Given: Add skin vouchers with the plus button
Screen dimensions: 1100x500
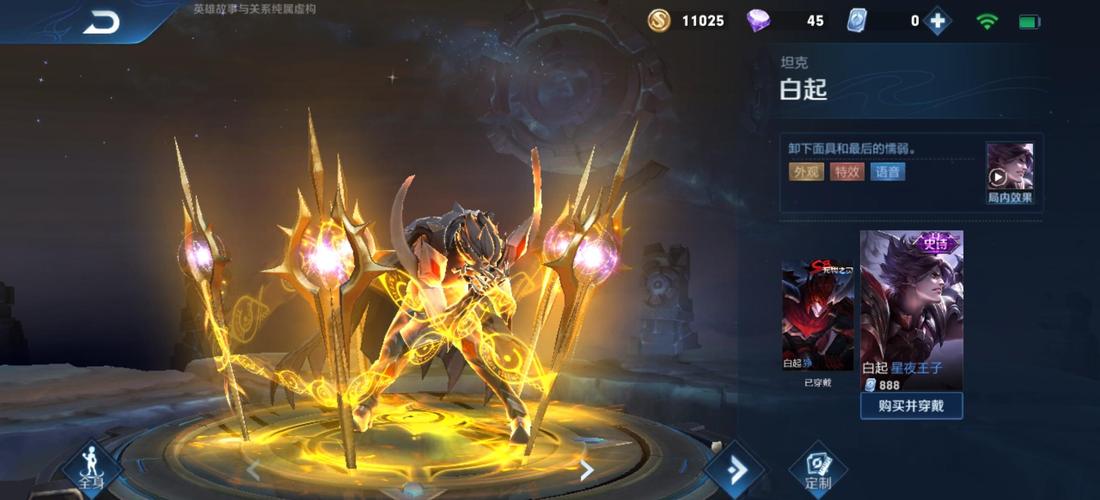Looking at the screenshot, I should 937,21.
